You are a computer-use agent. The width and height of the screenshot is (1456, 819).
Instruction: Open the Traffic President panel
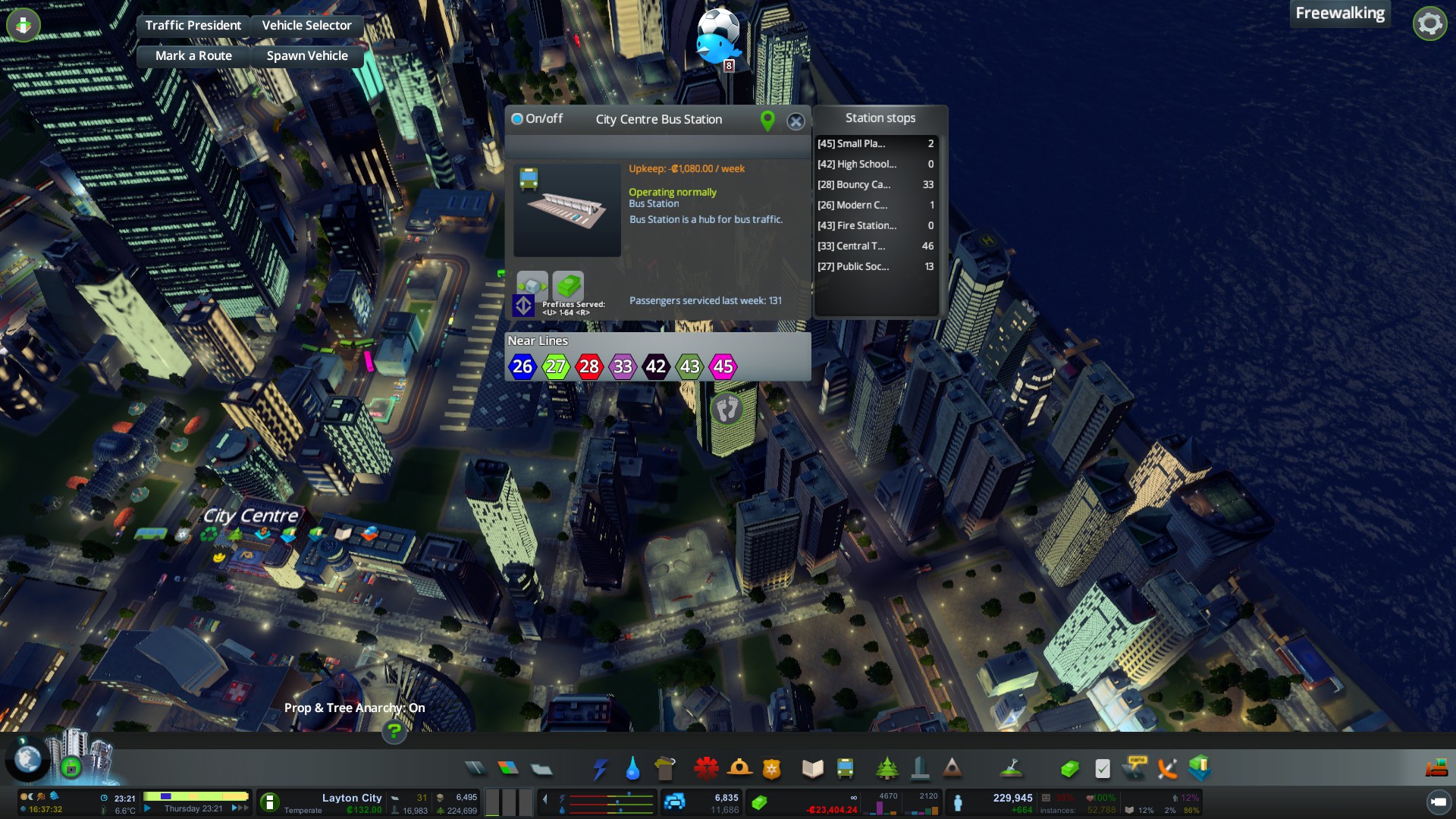click(x=193, y=26)
